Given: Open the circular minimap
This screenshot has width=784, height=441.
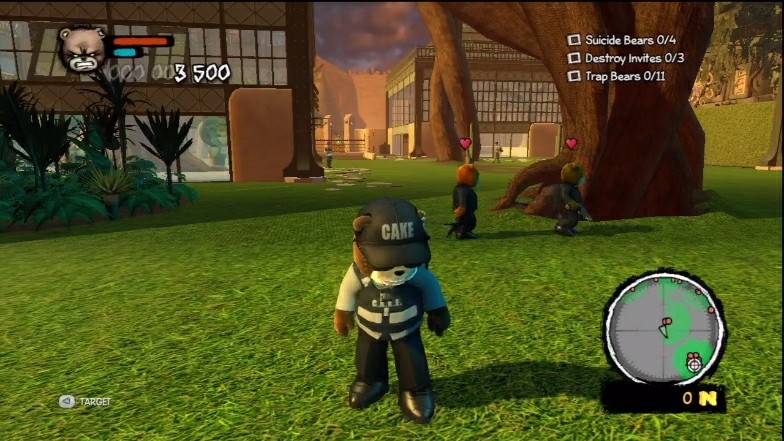Looking at the screenshot, I should tap(664, 327).
